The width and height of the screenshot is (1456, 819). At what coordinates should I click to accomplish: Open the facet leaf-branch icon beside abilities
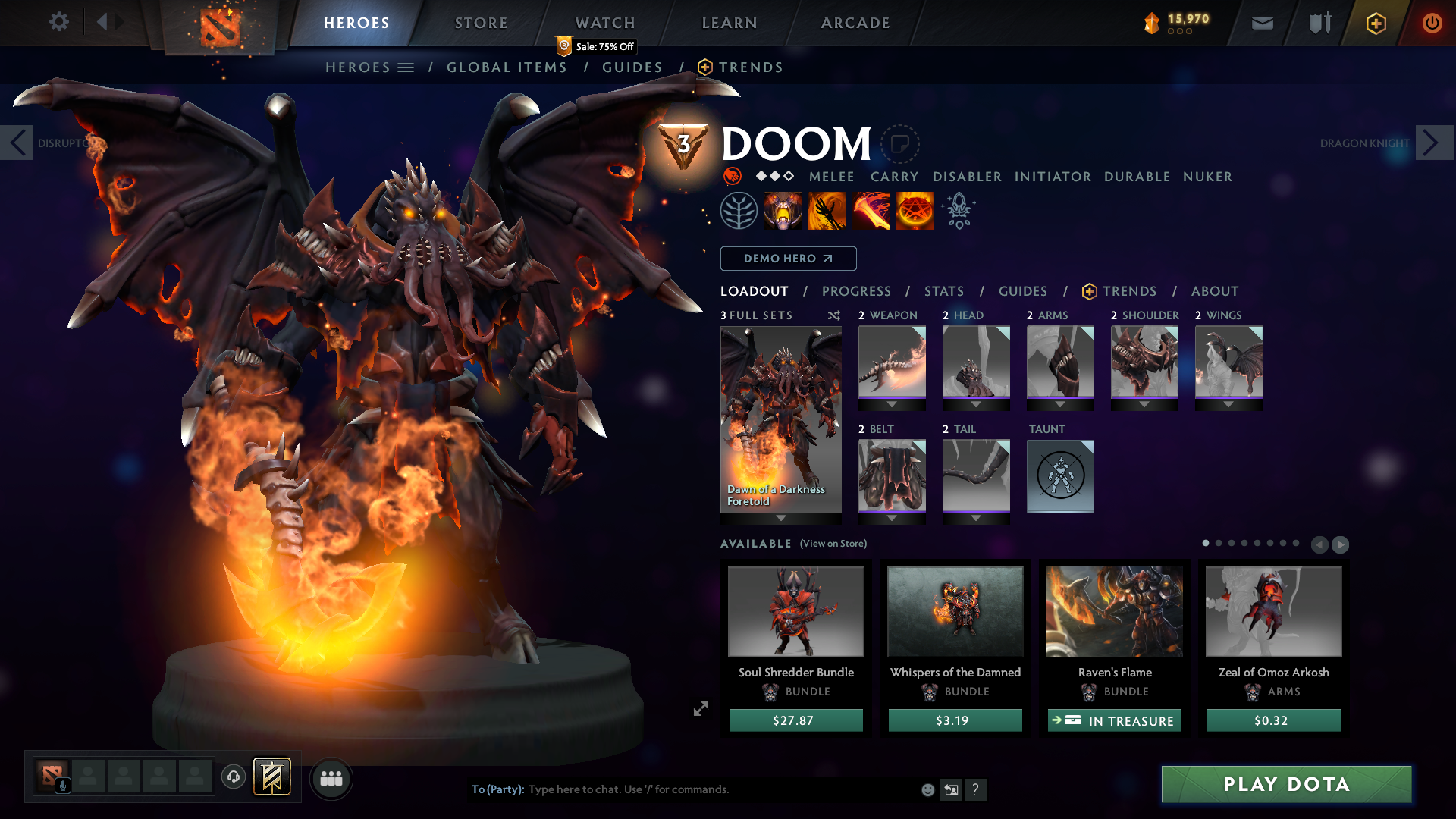(739, 210)
